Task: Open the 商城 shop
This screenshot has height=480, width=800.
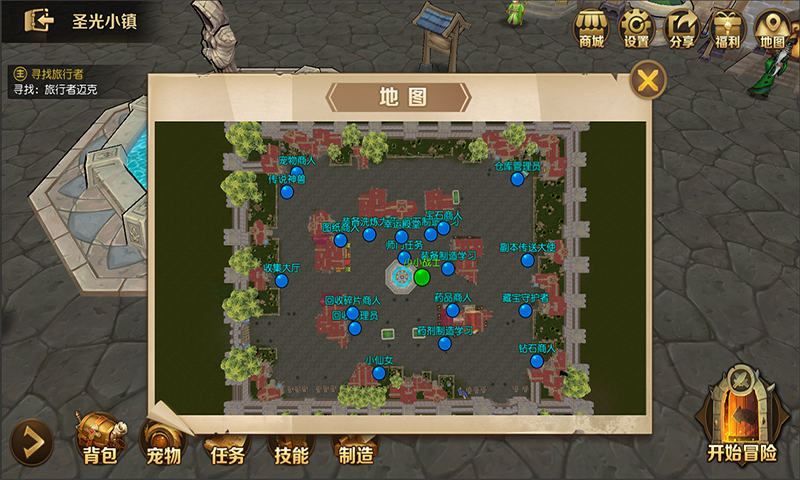Action: pyautogui.click(x=591, y=28)
